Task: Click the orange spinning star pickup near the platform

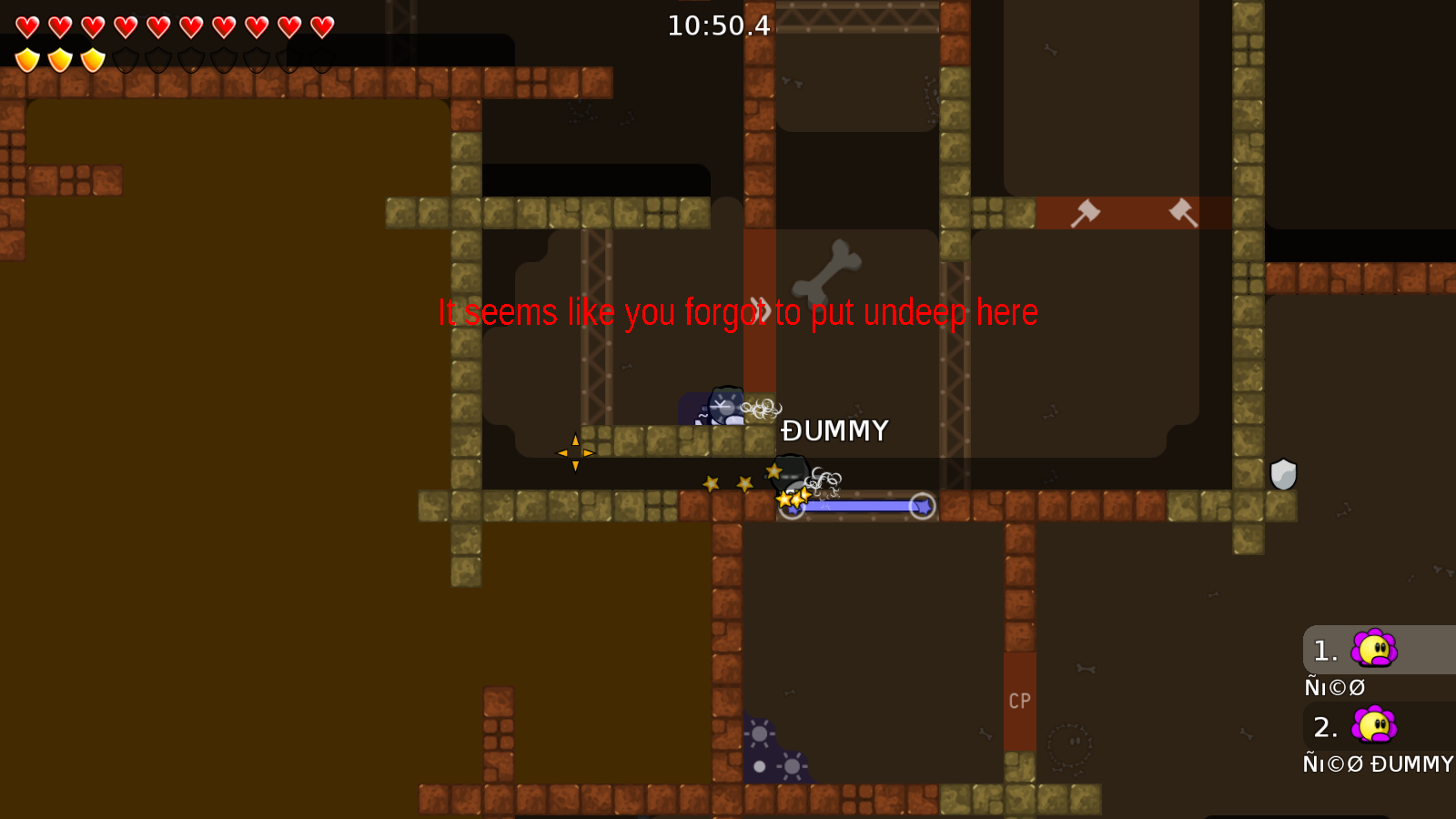Action: 576,452
